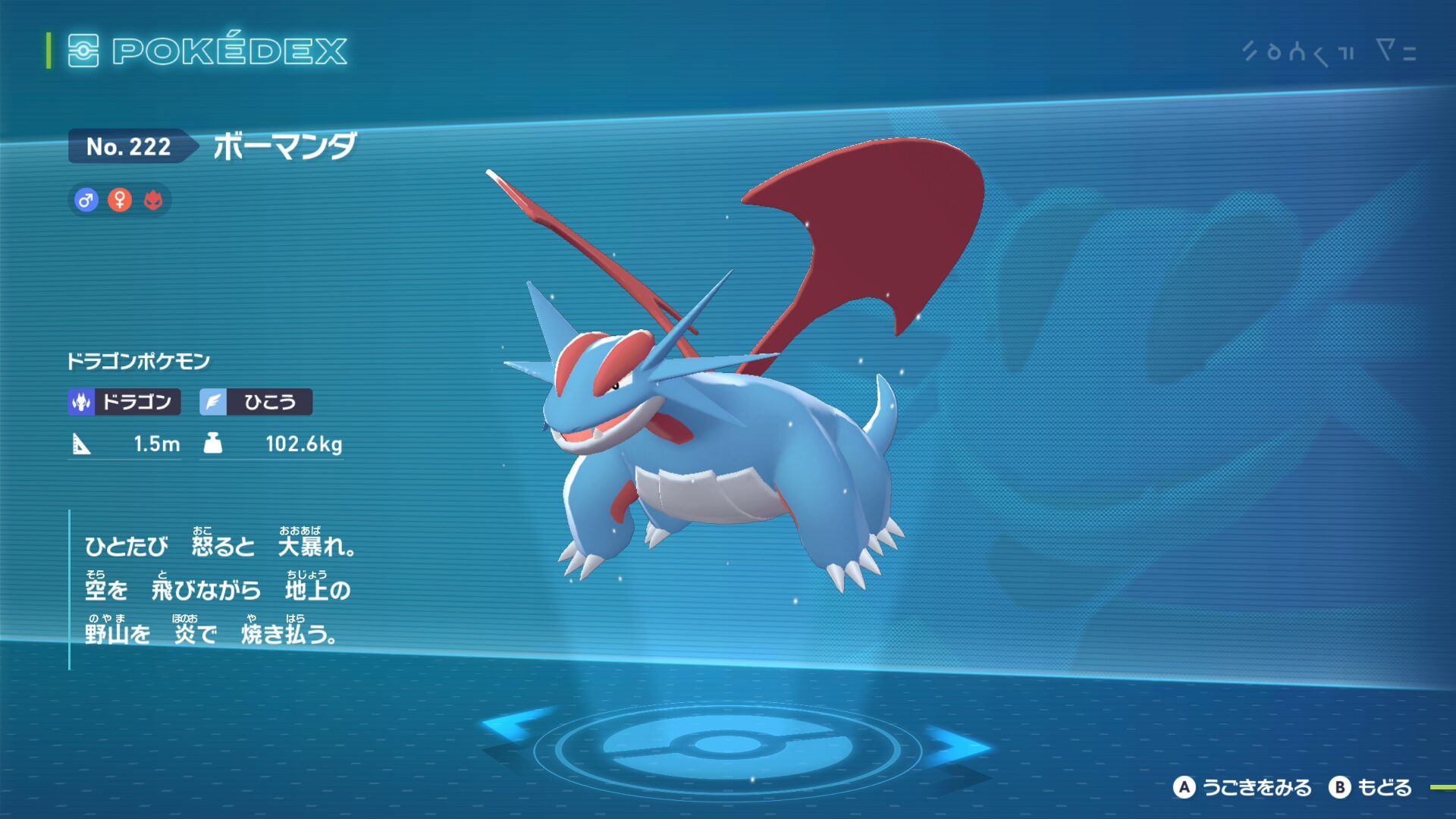Screen dimensions: 1456x819
Task: Select the male form icon
Action: click(x=86, y=200)
